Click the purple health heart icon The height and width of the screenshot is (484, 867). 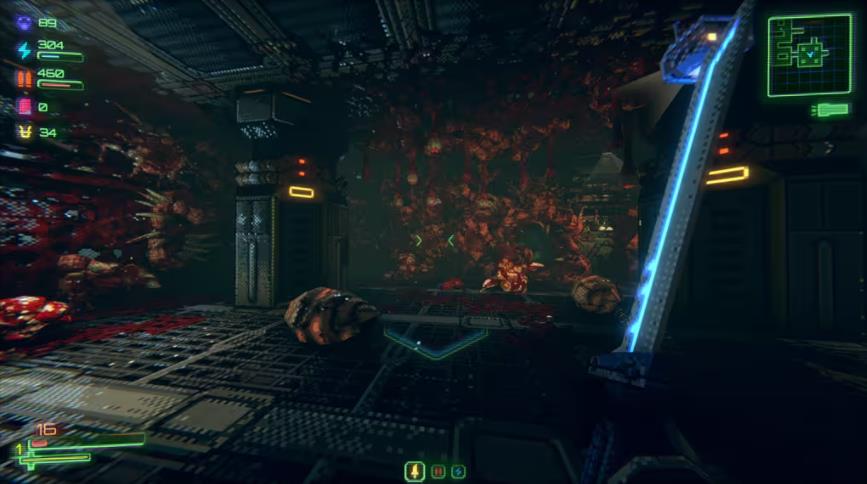click(x=24, y=22)
